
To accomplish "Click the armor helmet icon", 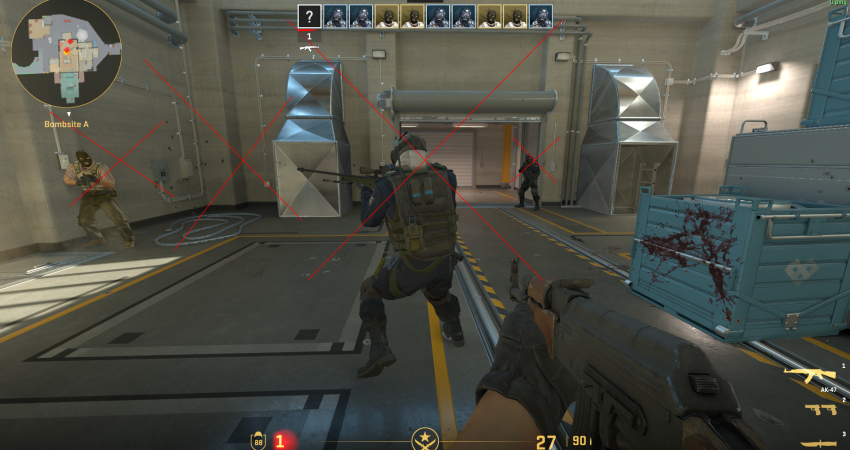I will [x=258, y=438].
